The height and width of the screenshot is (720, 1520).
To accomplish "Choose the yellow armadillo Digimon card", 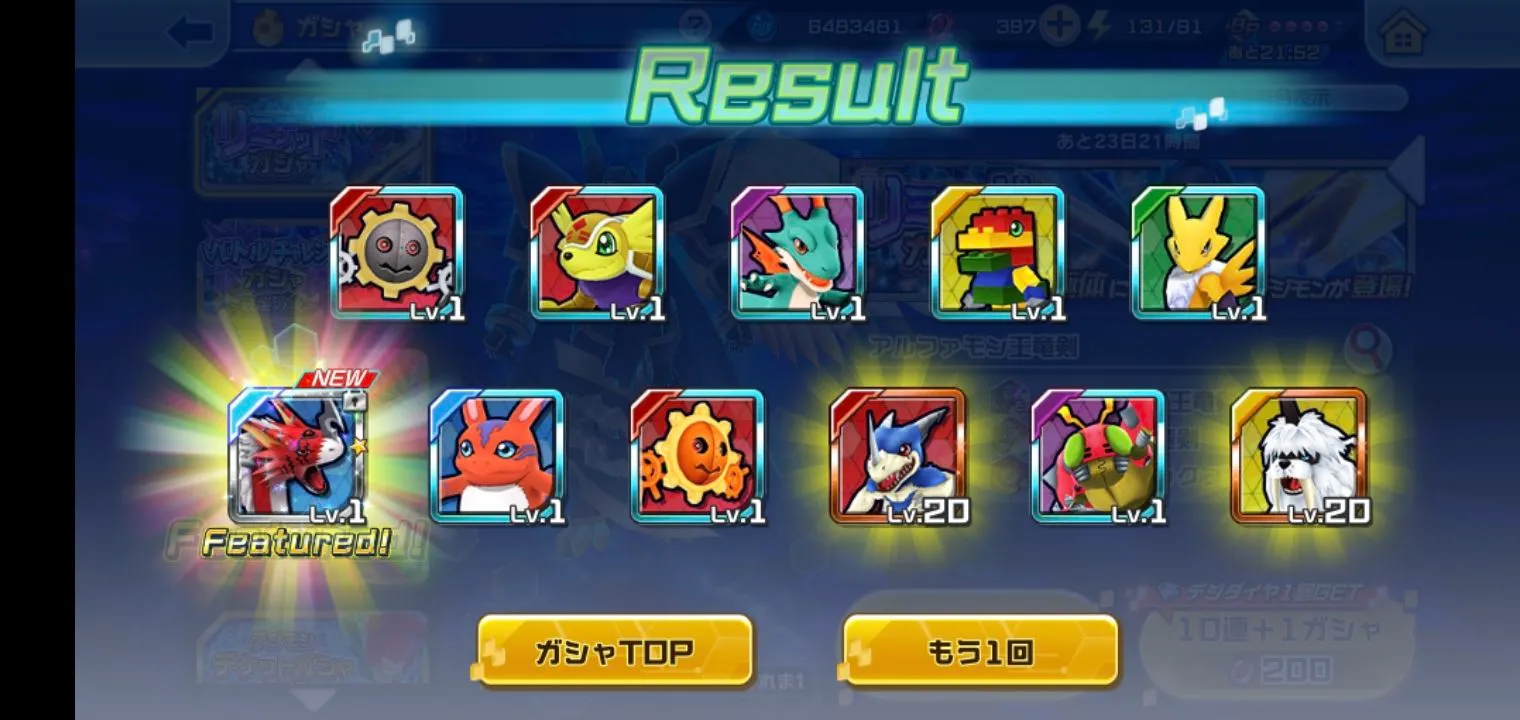I will (x=597, y=253).
